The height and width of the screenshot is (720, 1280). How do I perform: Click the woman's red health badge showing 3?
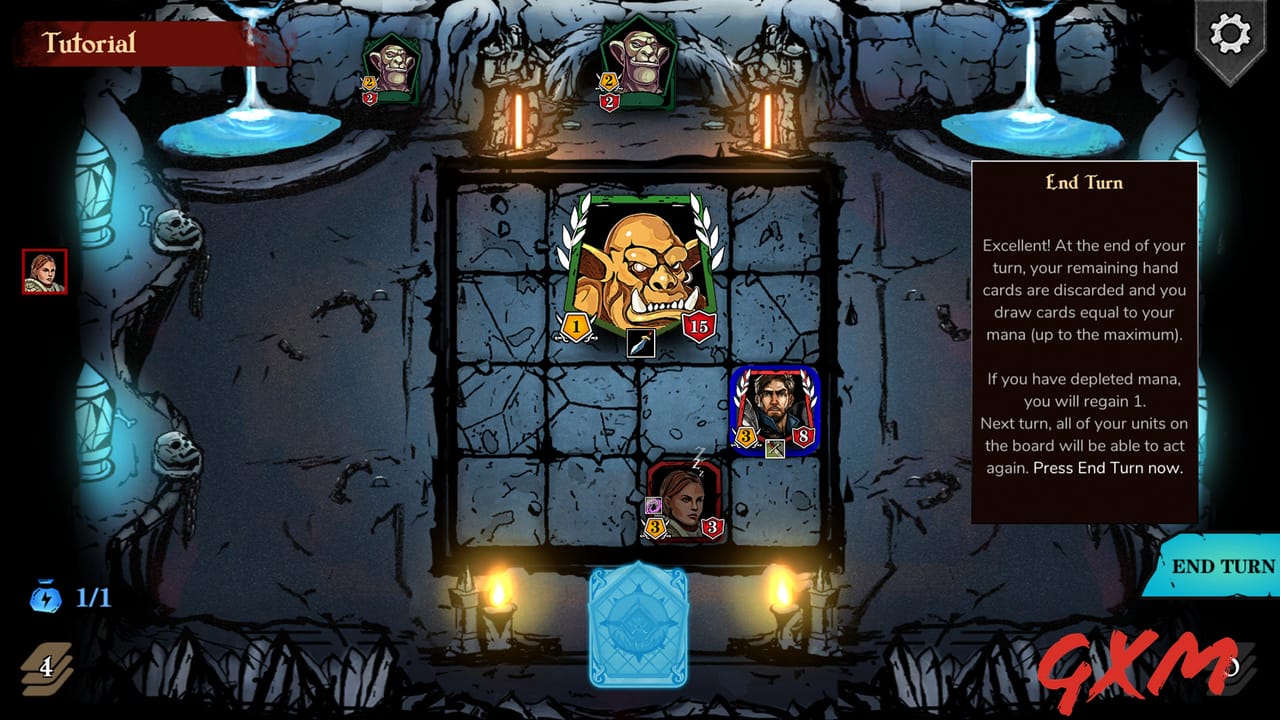click(x=712, y=527)
